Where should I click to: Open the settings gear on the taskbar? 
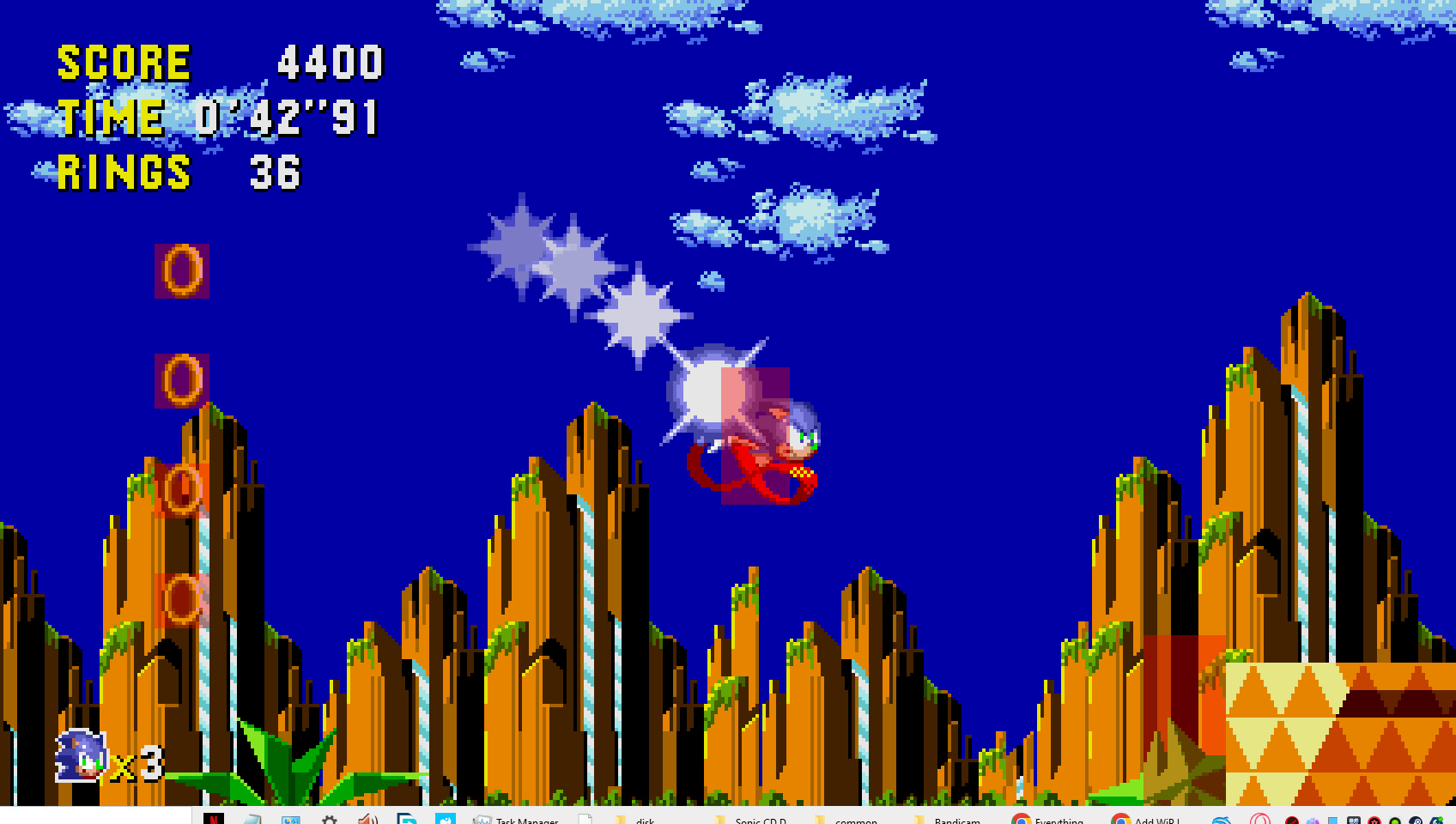coord(330,820)
